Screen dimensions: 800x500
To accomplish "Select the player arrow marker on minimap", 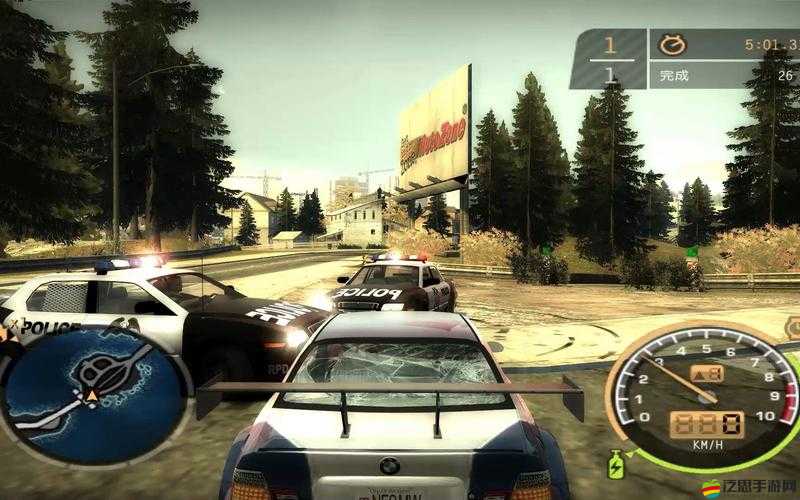I will [x=92, y=398].
